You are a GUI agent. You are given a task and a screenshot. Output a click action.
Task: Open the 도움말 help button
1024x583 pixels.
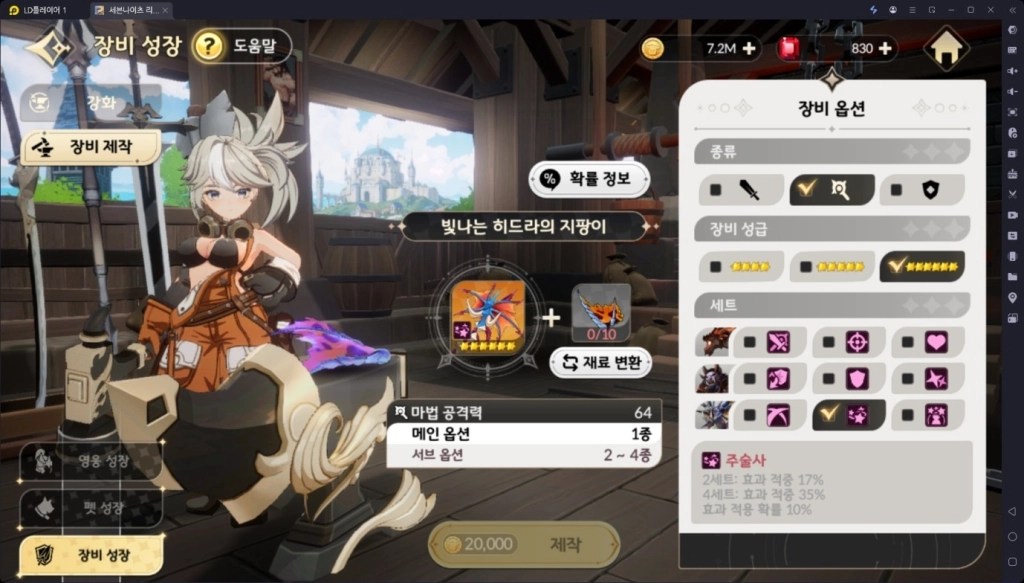pyautogui.click(x=241, y=46)
